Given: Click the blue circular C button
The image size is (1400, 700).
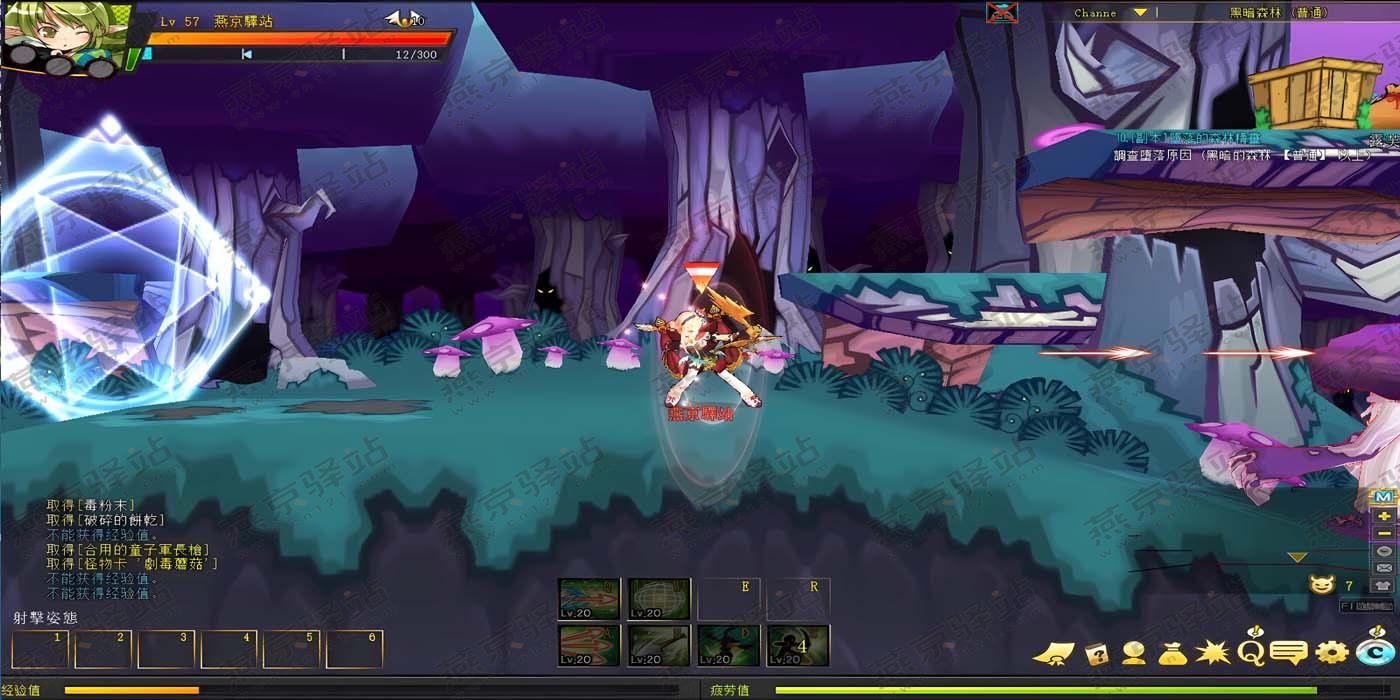Looking at the screenshot, I should click(x=1375, y=652).
